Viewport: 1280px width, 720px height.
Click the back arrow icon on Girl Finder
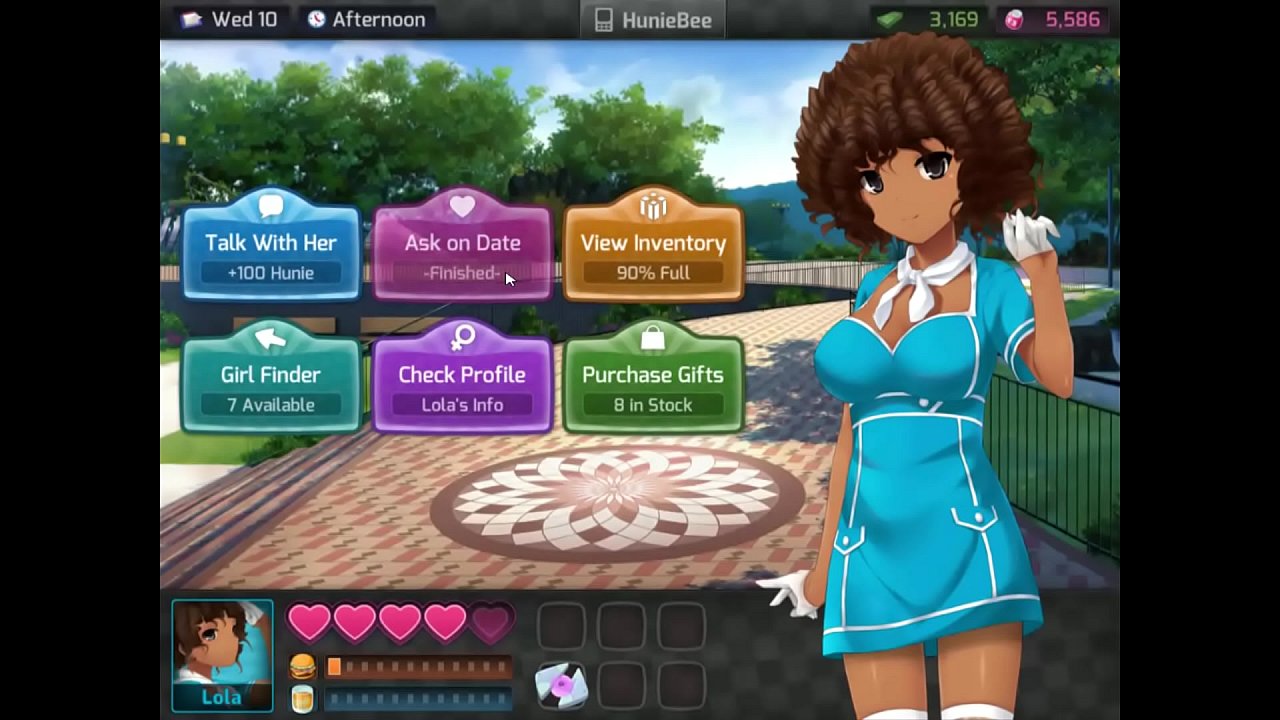[x=270, y=338]
